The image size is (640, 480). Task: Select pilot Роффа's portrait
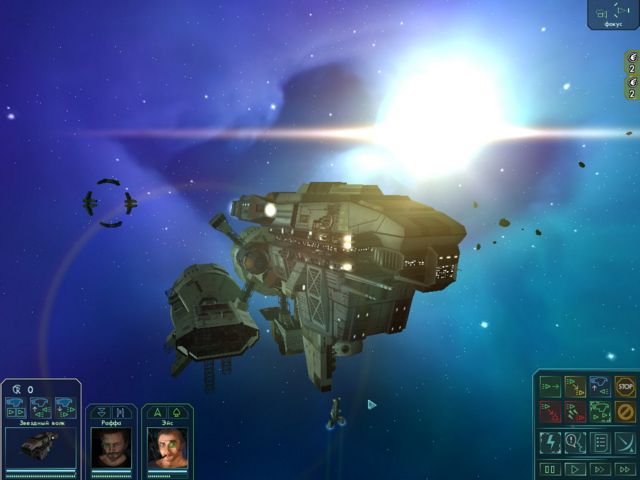(x=110, y=447)
